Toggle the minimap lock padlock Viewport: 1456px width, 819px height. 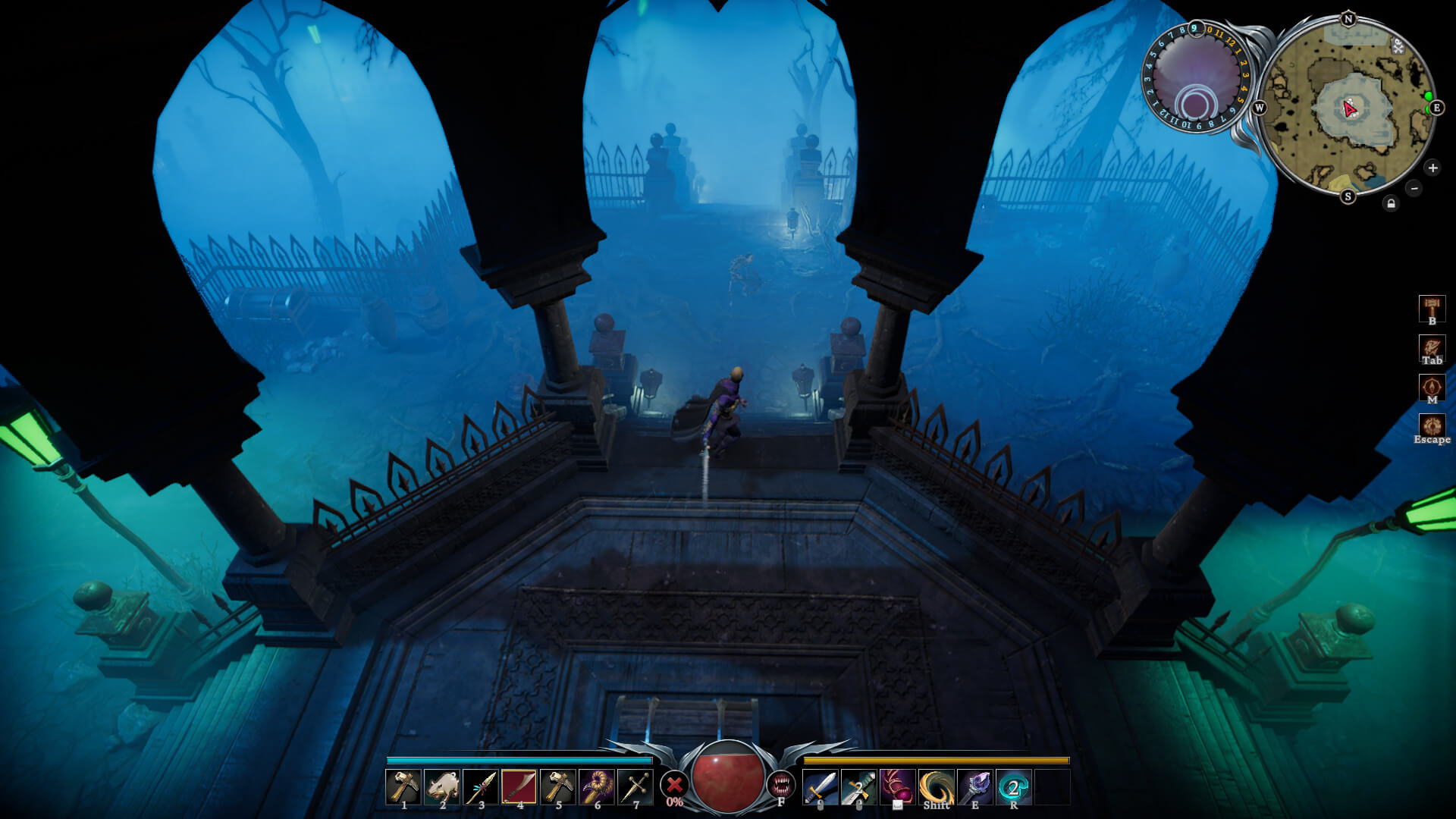[1390, 203]
